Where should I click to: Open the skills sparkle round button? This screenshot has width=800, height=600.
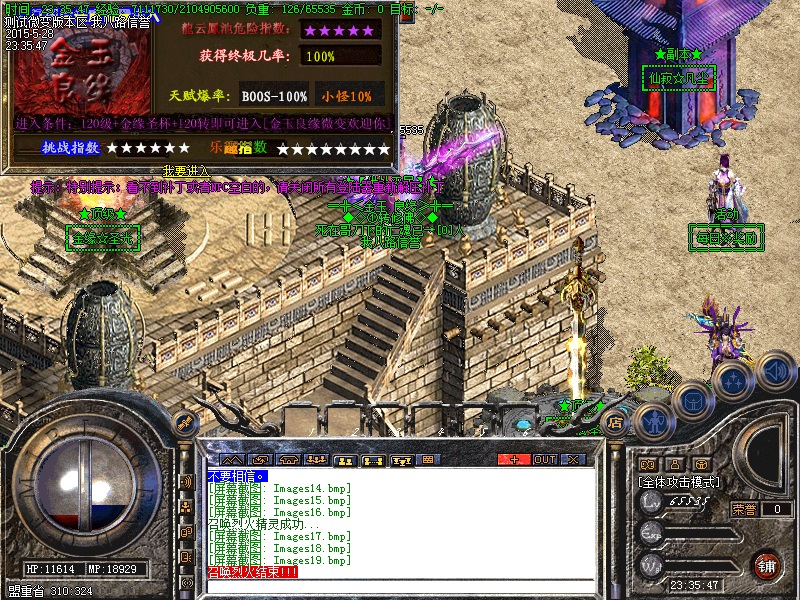coord(733,381)
